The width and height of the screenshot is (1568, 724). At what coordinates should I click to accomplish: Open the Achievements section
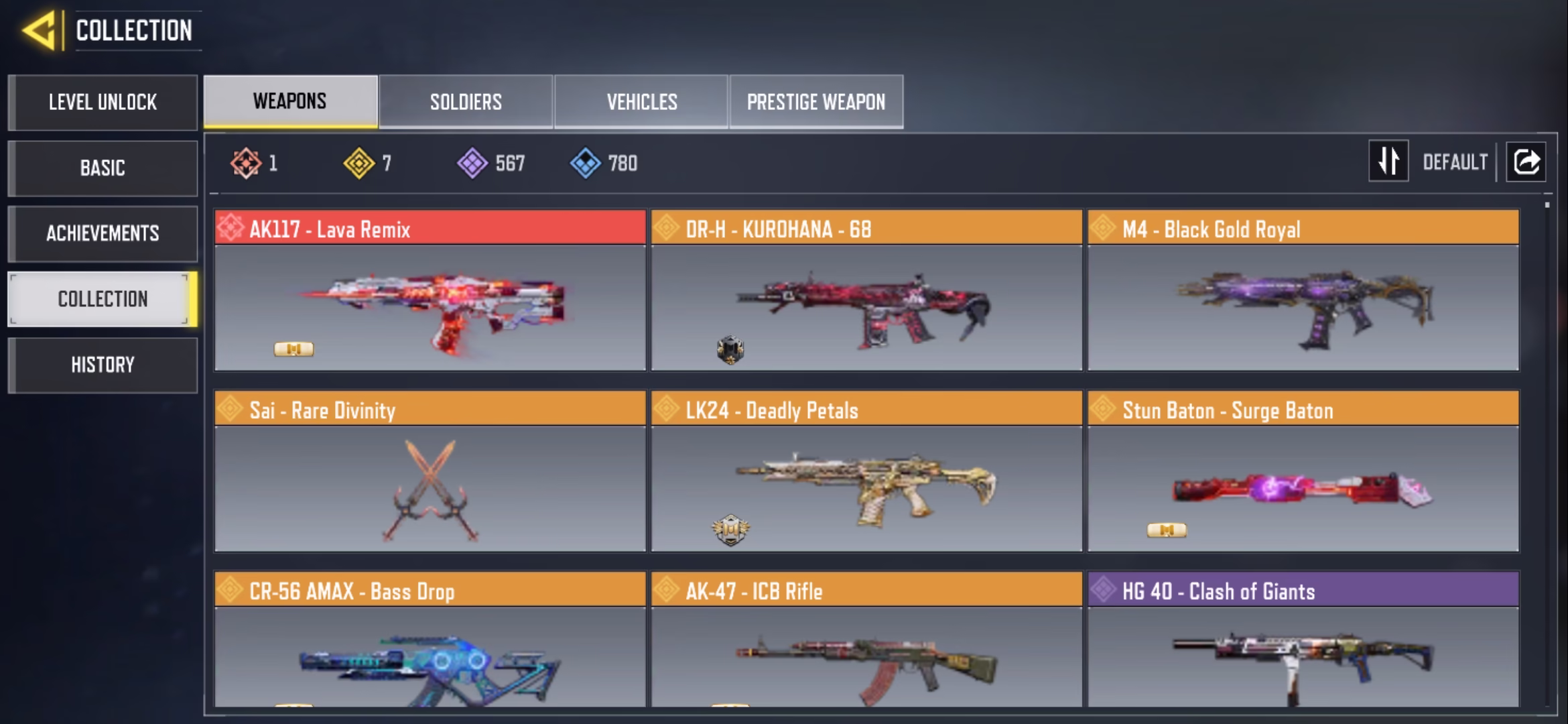click(x=103, y=233)
